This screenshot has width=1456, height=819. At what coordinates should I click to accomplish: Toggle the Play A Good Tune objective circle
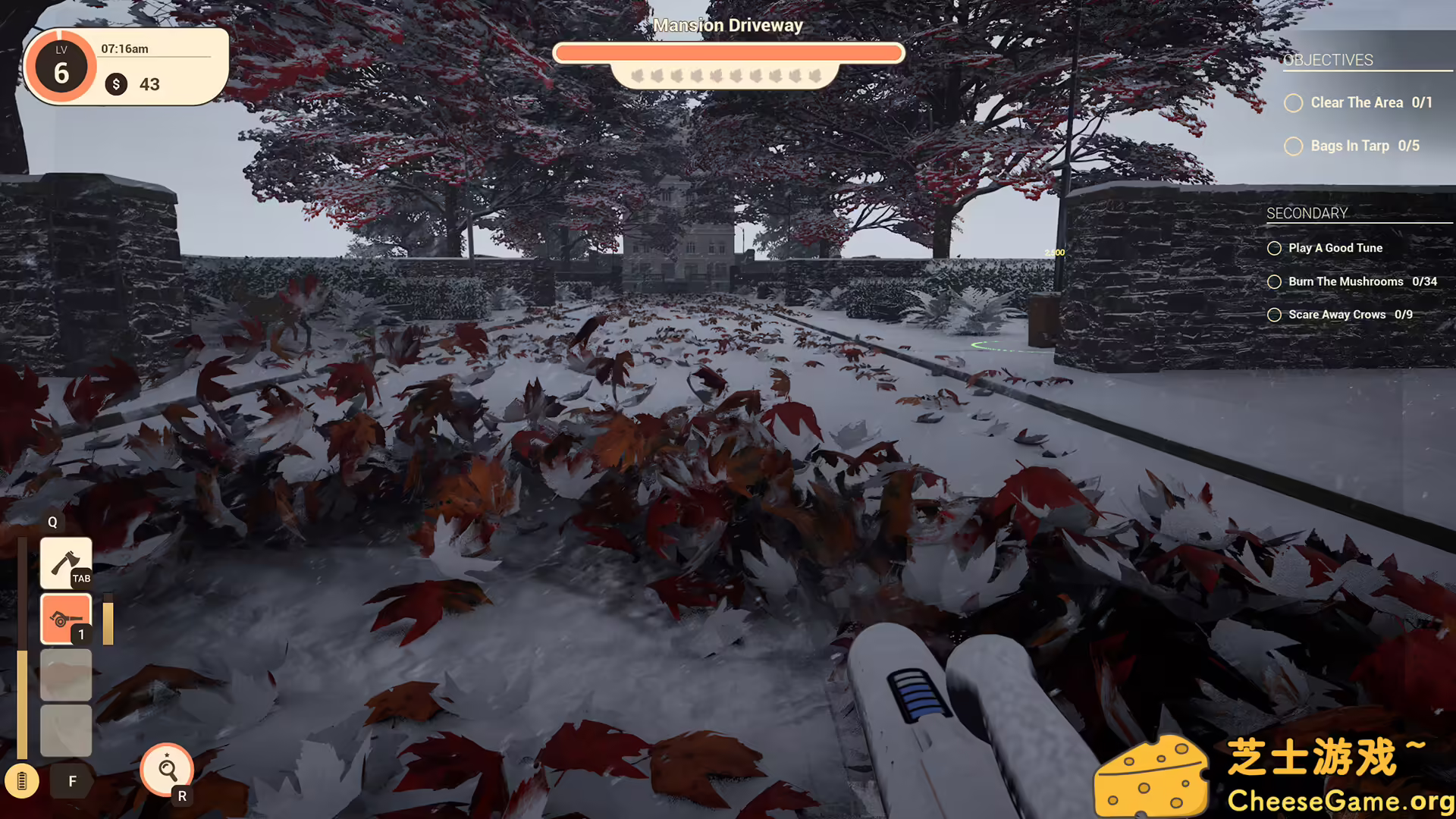click(1275, 248)
